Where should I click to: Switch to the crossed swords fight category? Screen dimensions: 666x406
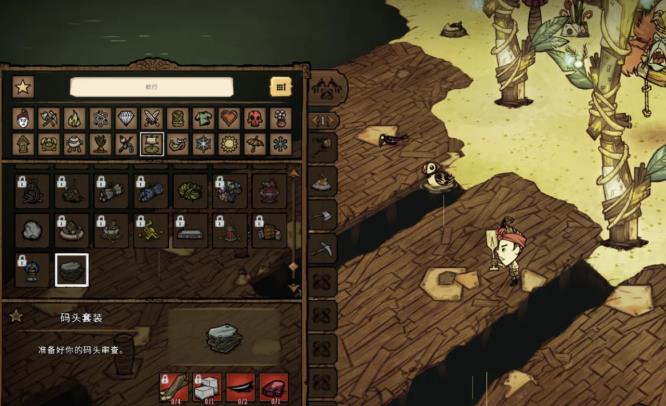152,119
